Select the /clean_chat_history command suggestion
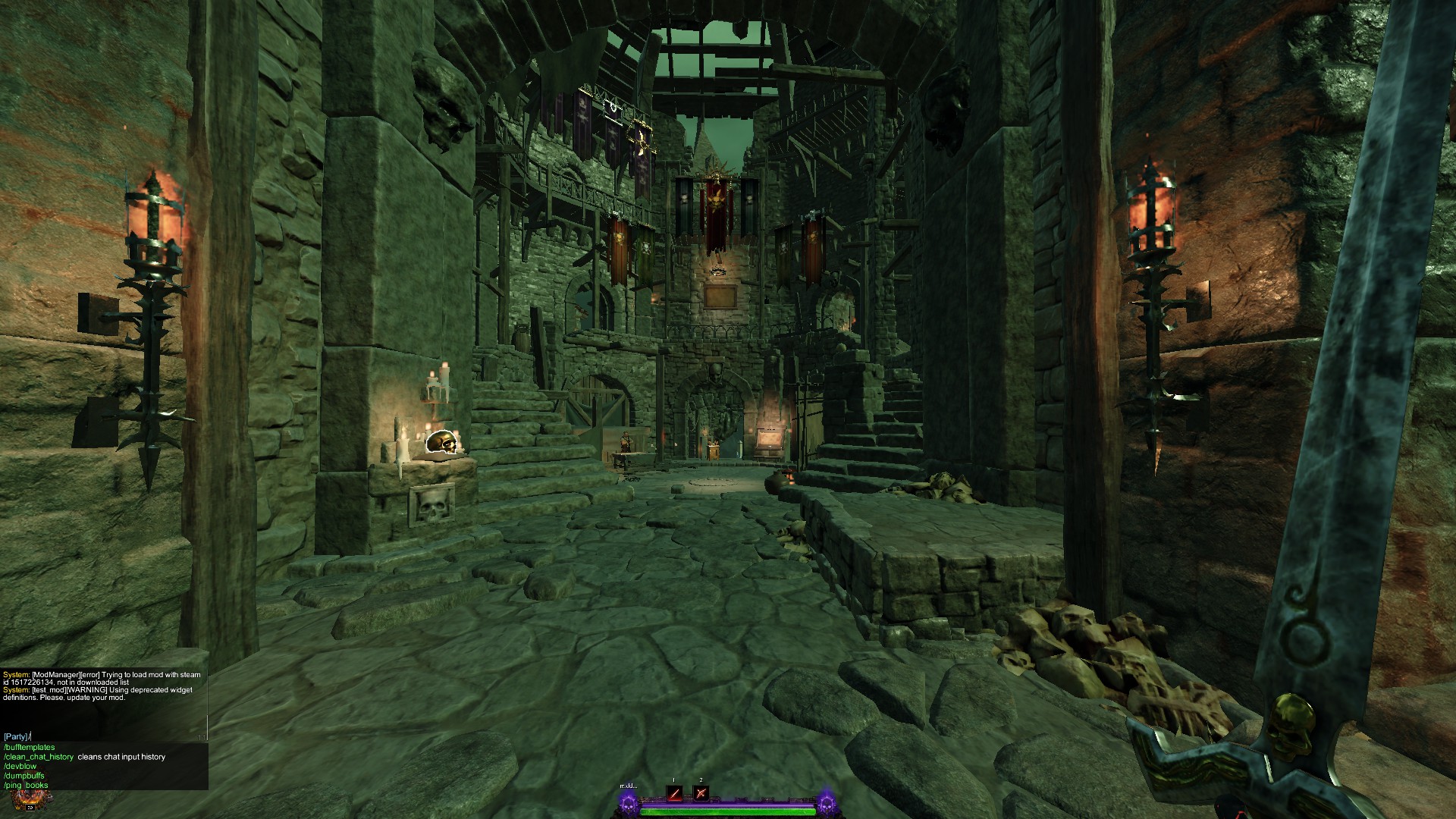The height and width of the screenshot is (819, 1456). [x=39, y=757]
